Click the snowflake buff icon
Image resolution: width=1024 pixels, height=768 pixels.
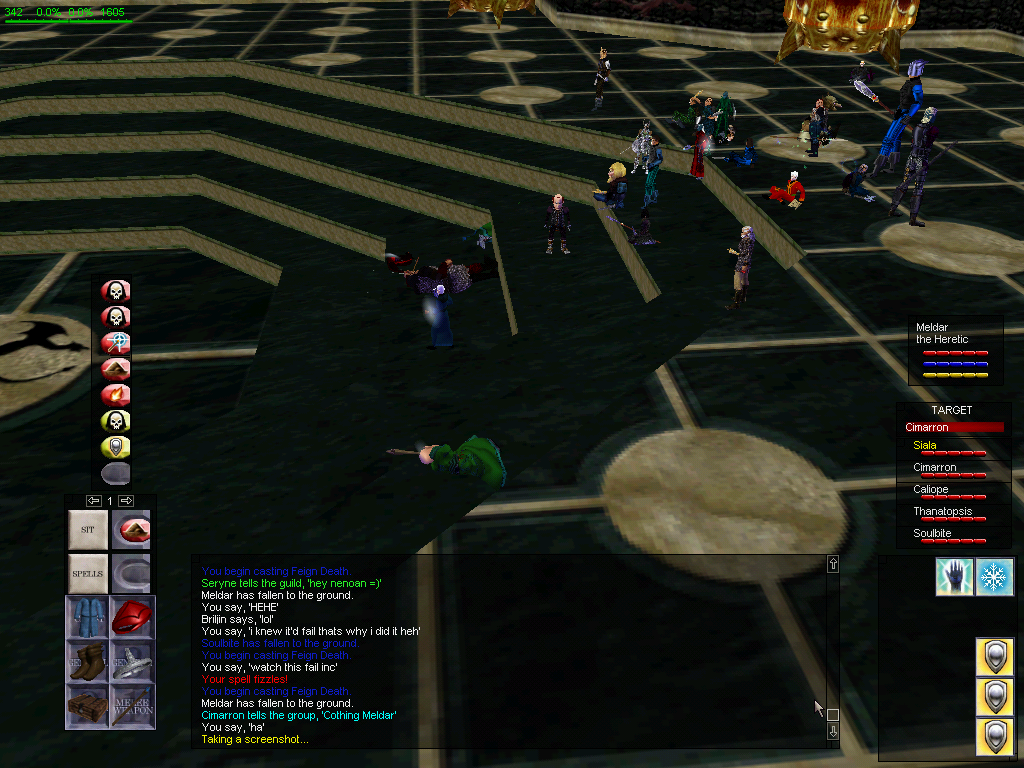click(x=994, y=577)
